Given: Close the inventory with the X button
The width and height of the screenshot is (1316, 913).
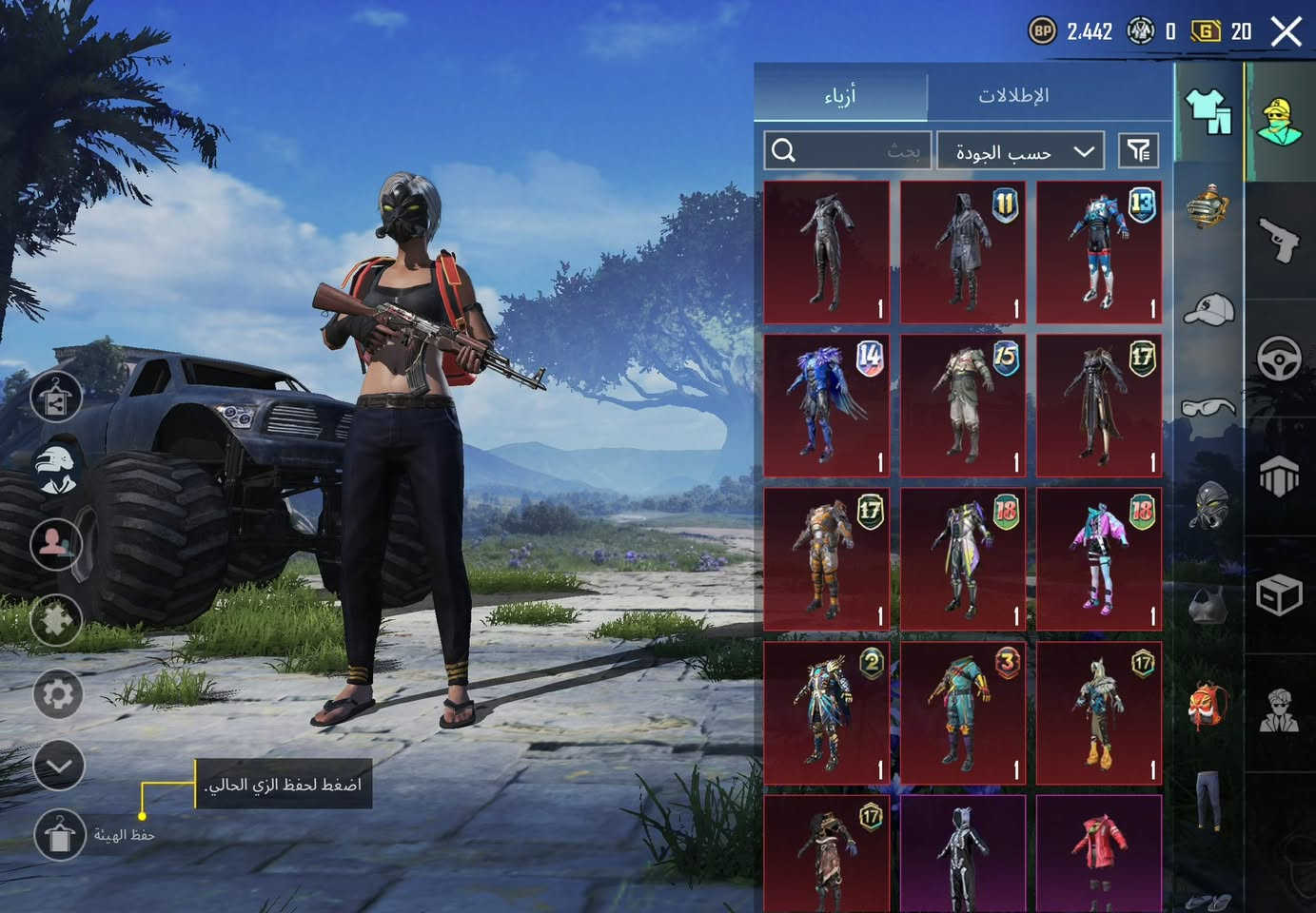Looking at the screenshot, I should [1287, 31].
